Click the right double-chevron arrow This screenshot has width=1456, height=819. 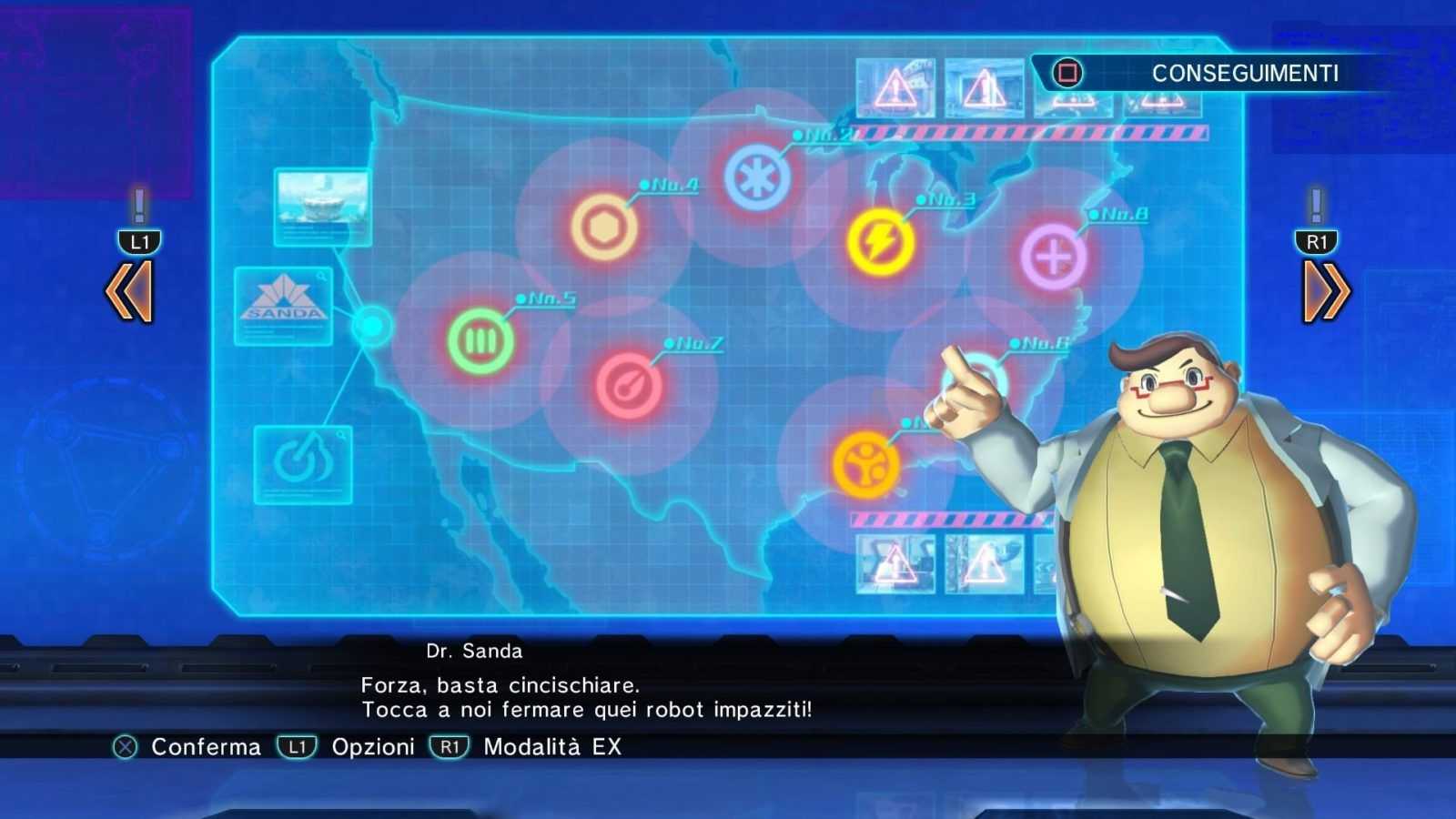click(x=1326, y=291)
